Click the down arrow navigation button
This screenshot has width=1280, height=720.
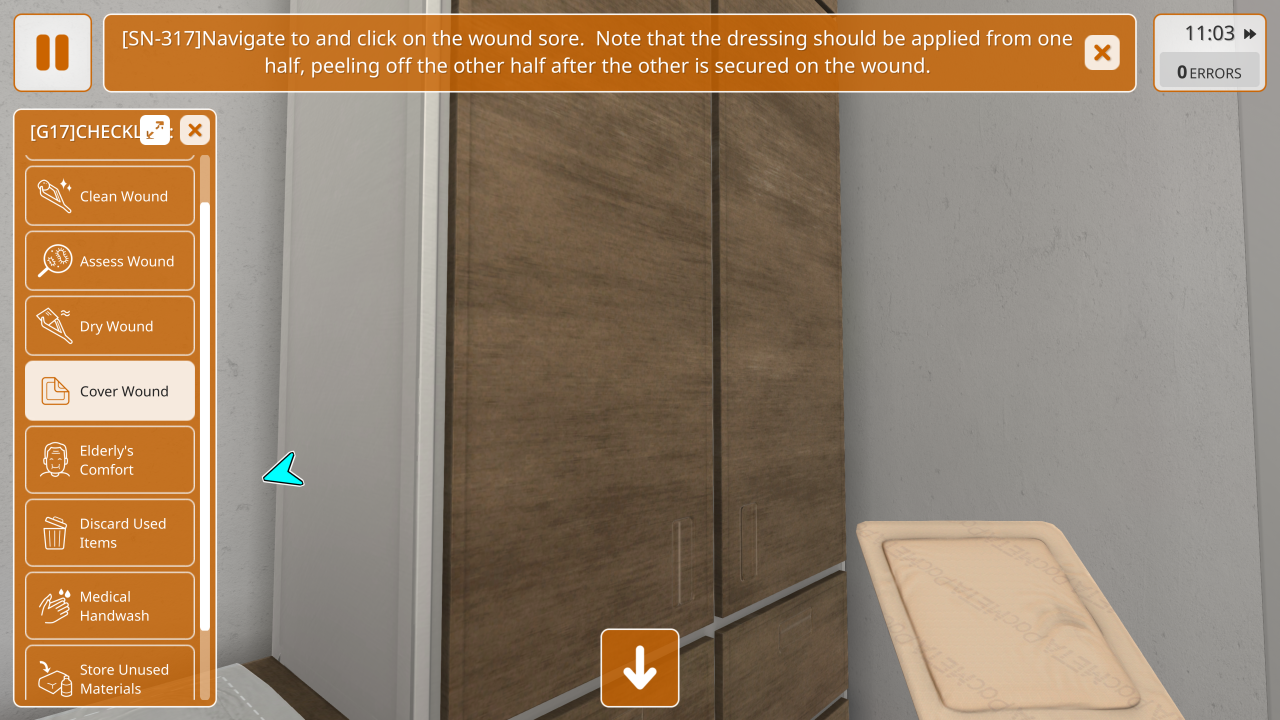tap(640, 668)
